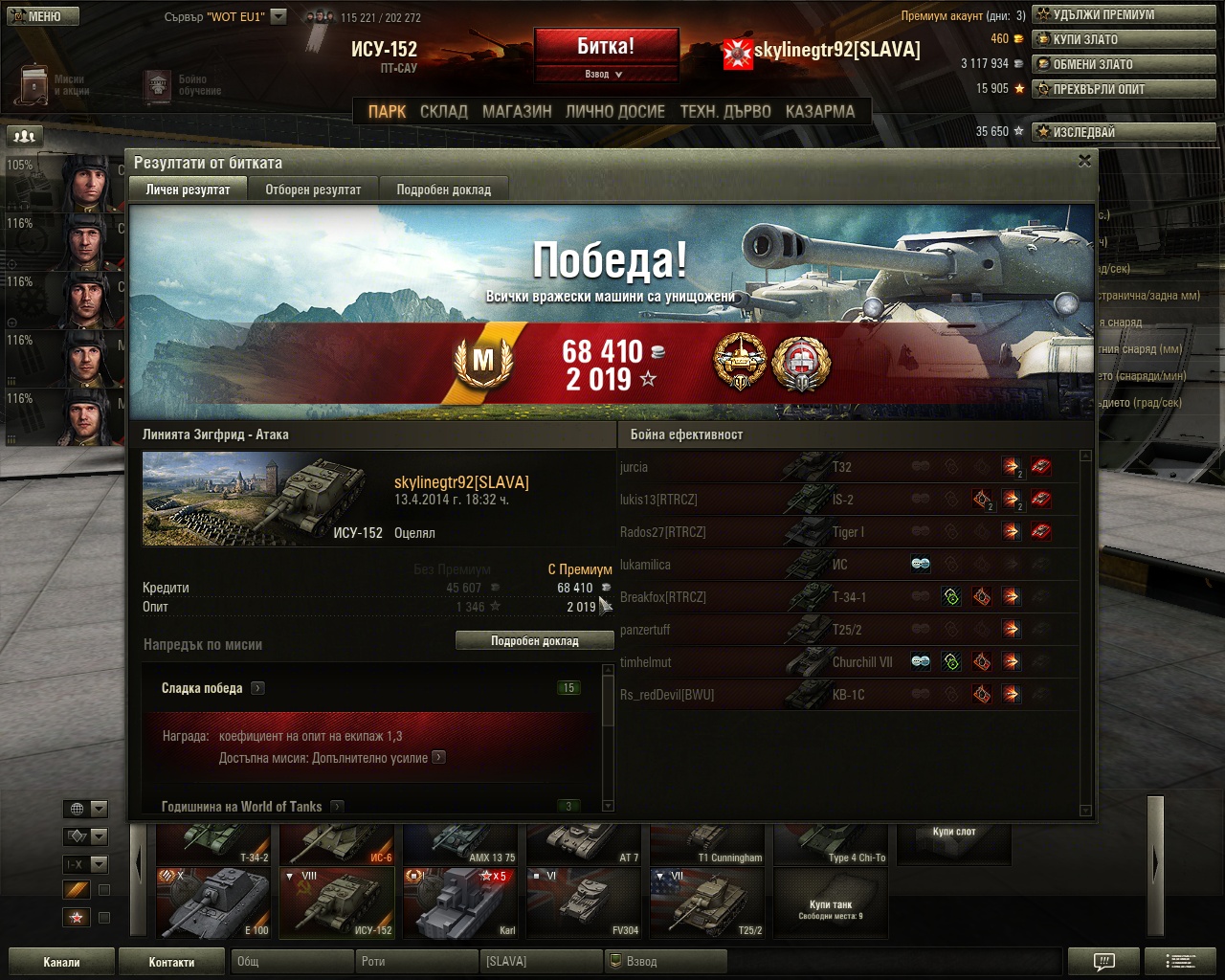The width and height of the screenshot is (1225, 980).
Task: Open ТЕХН. ДЪРВО tech tree
Action: (x=724, y=111)
